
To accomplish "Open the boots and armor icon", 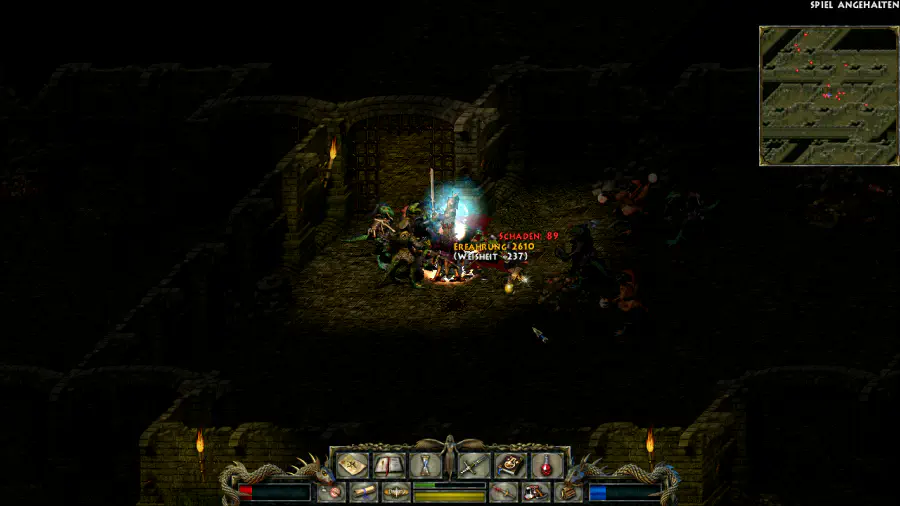I will point(535,492).
